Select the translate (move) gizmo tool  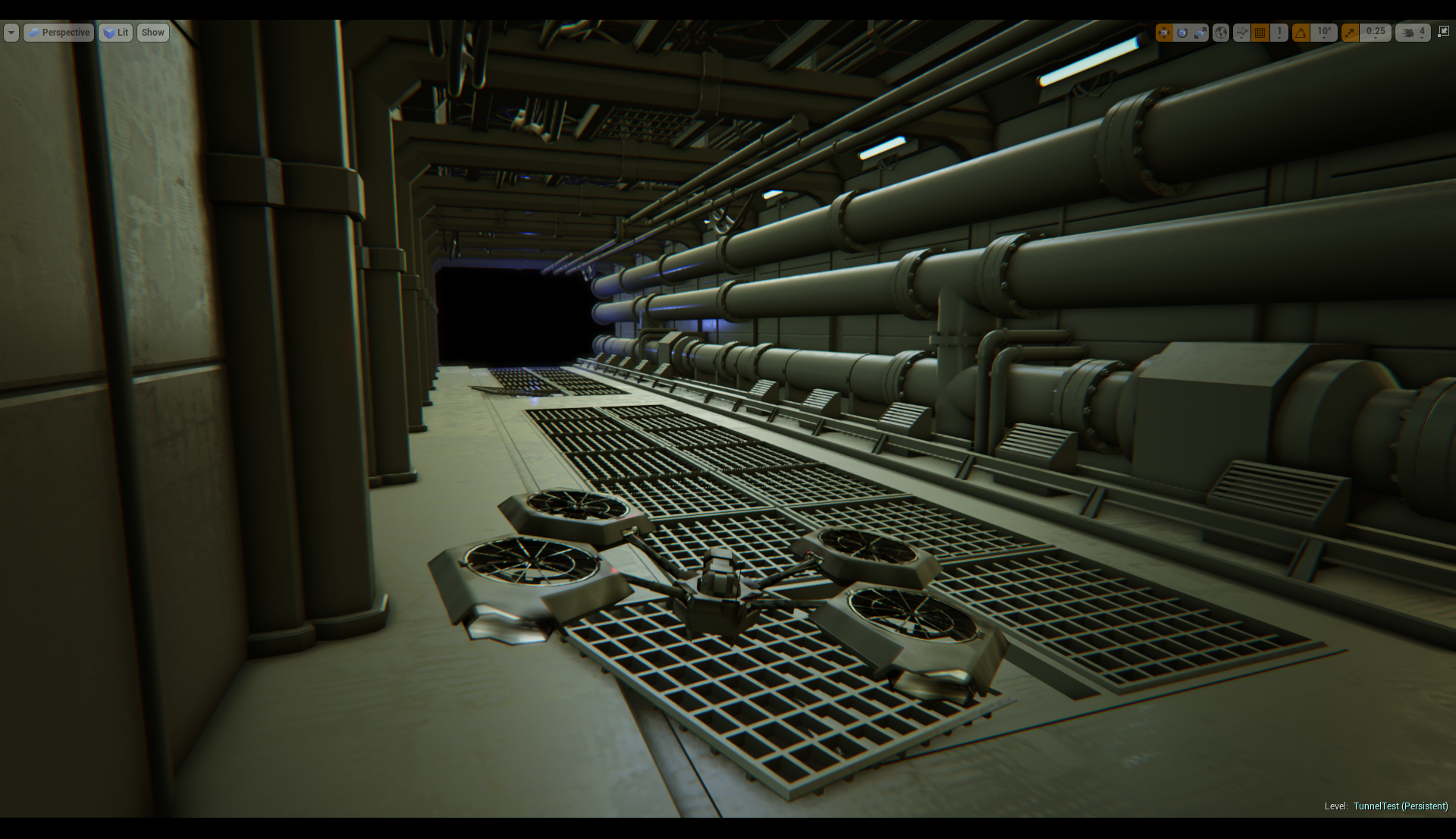[1164, 33]
